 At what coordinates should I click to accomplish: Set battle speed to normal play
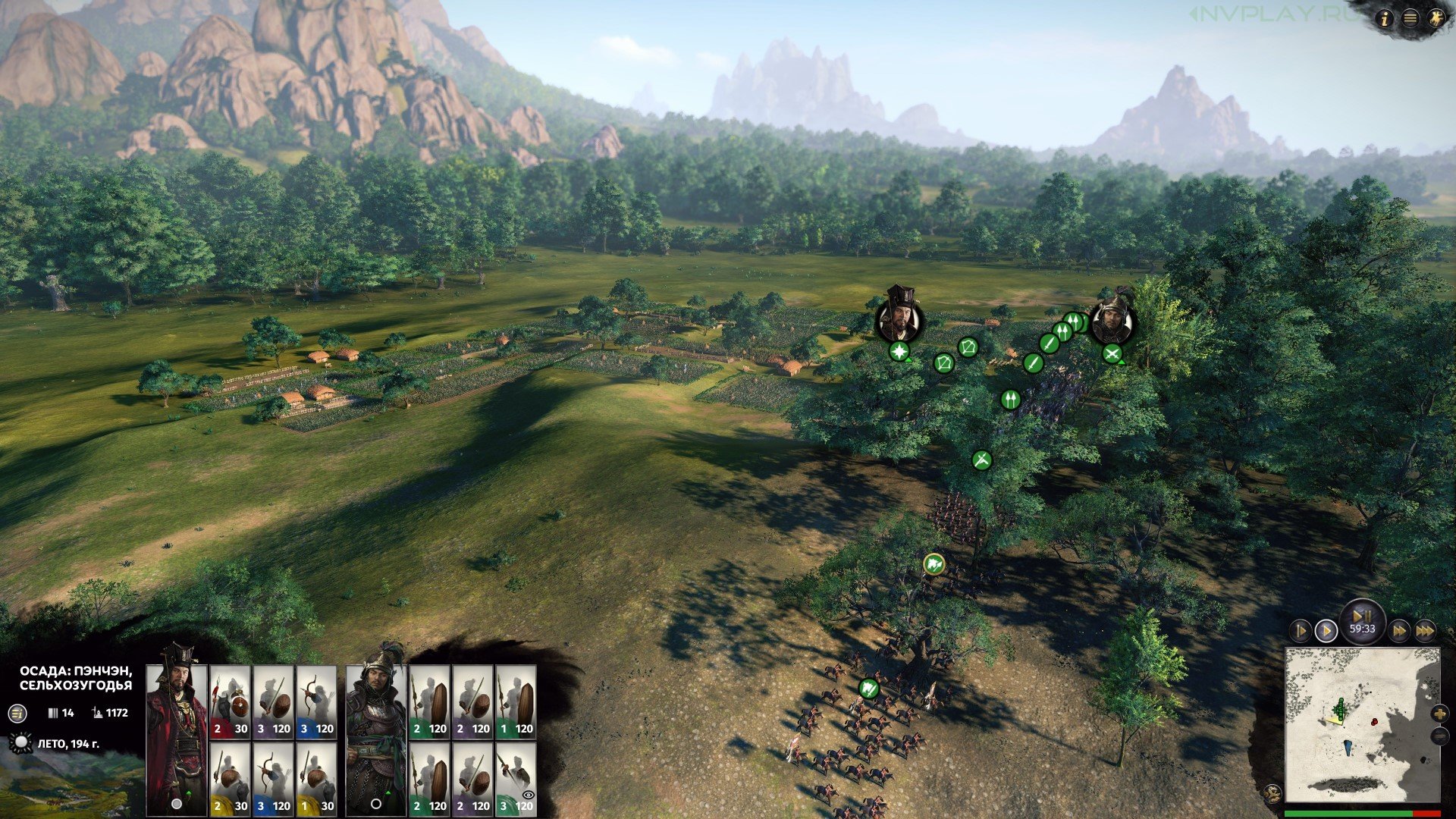coord(1326,630)
